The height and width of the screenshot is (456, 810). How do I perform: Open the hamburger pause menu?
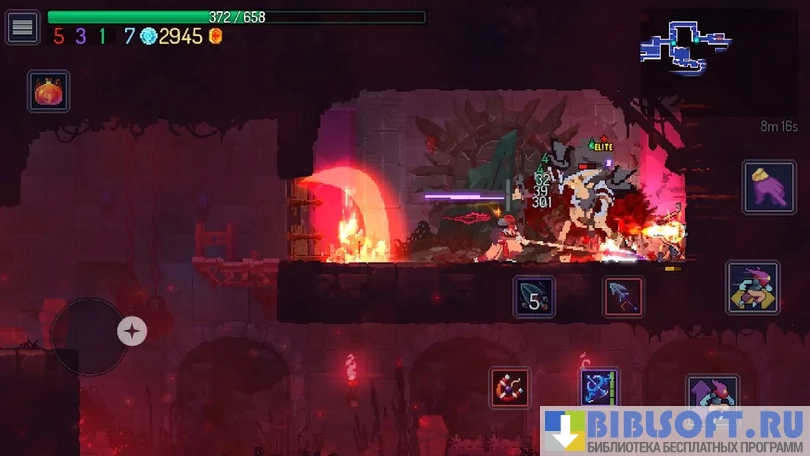point(22,27)
